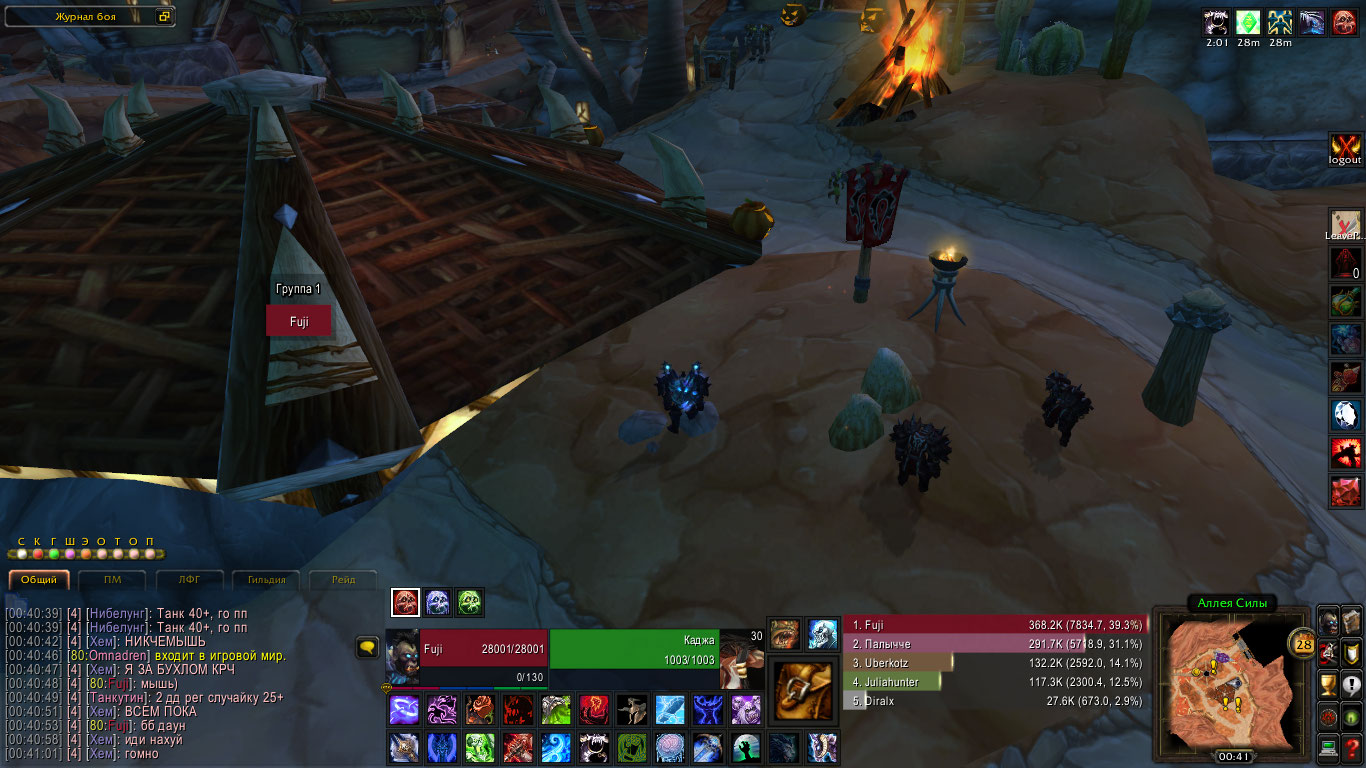
Task: Open the calendar button showing 28
Action: 1304,643
